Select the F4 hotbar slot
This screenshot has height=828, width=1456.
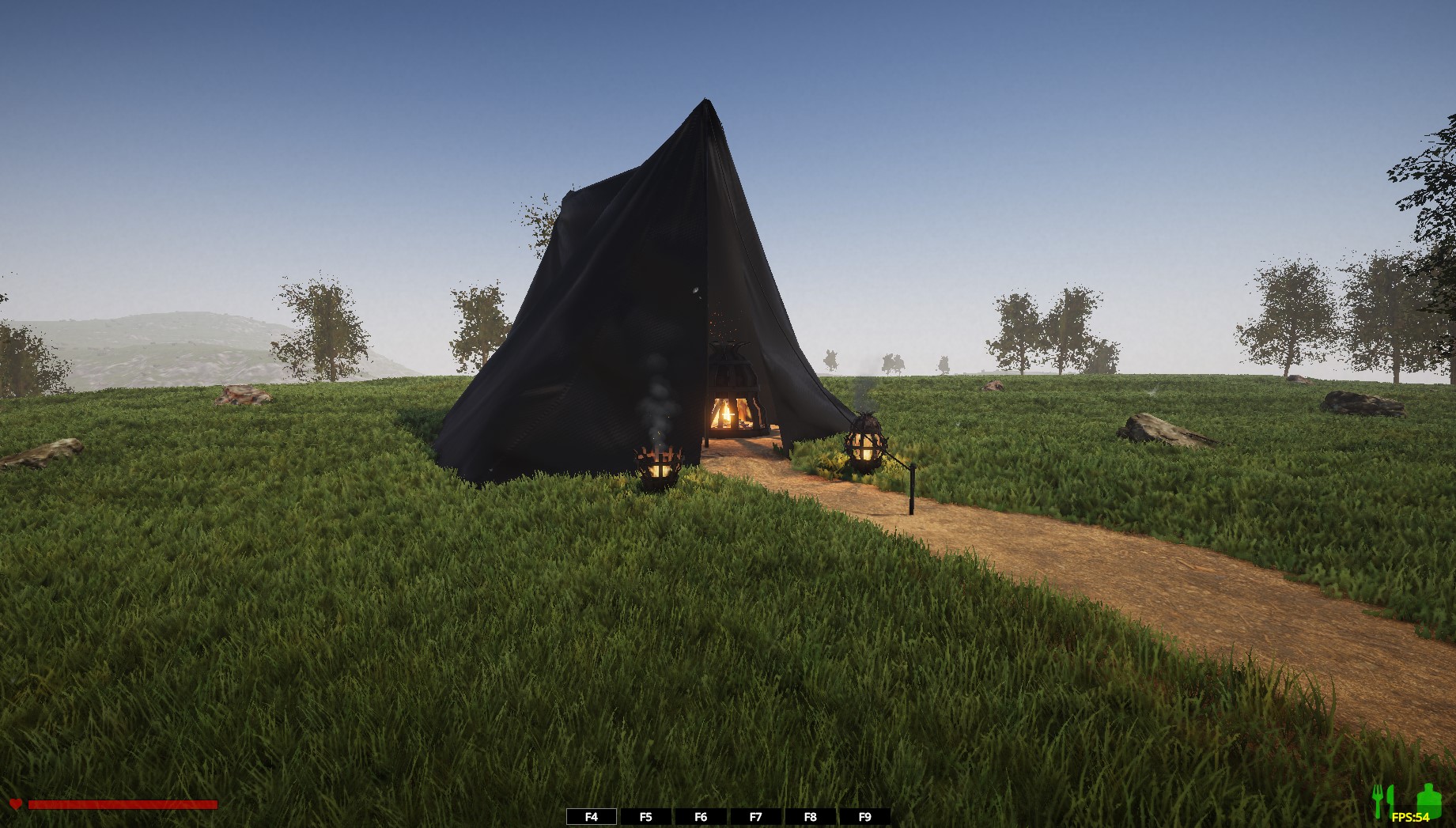tap(592, 817)
